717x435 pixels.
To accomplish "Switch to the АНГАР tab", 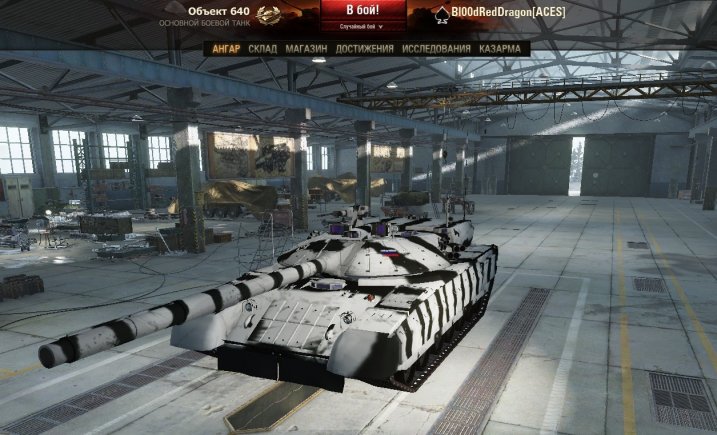I will click(228, 48).
